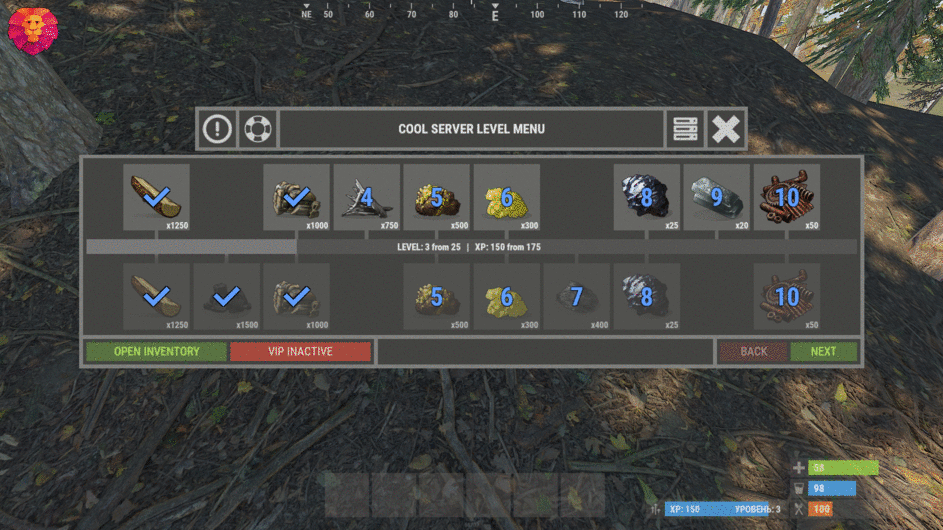Viewport: 943px width, 530px height.
Task: Close the level menu with the X button
Action: [727, 129]
